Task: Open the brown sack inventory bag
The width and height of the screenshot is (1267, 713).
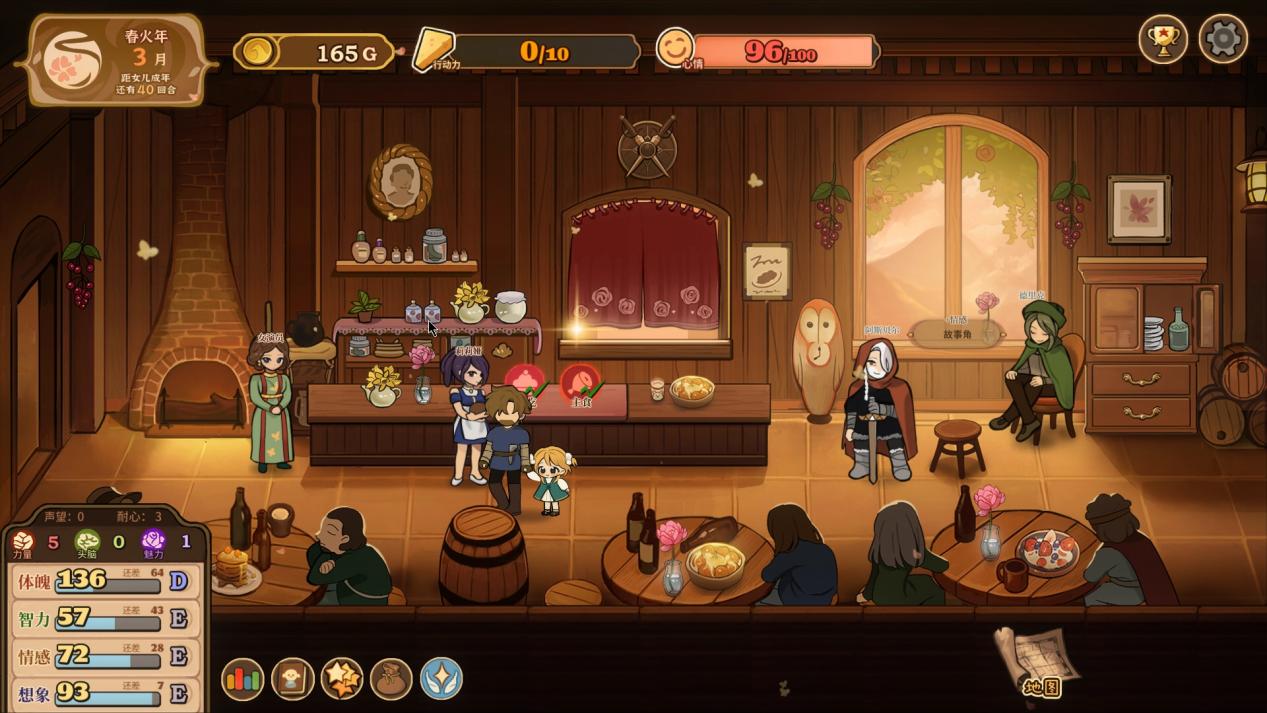Action: tap(391, 679)
